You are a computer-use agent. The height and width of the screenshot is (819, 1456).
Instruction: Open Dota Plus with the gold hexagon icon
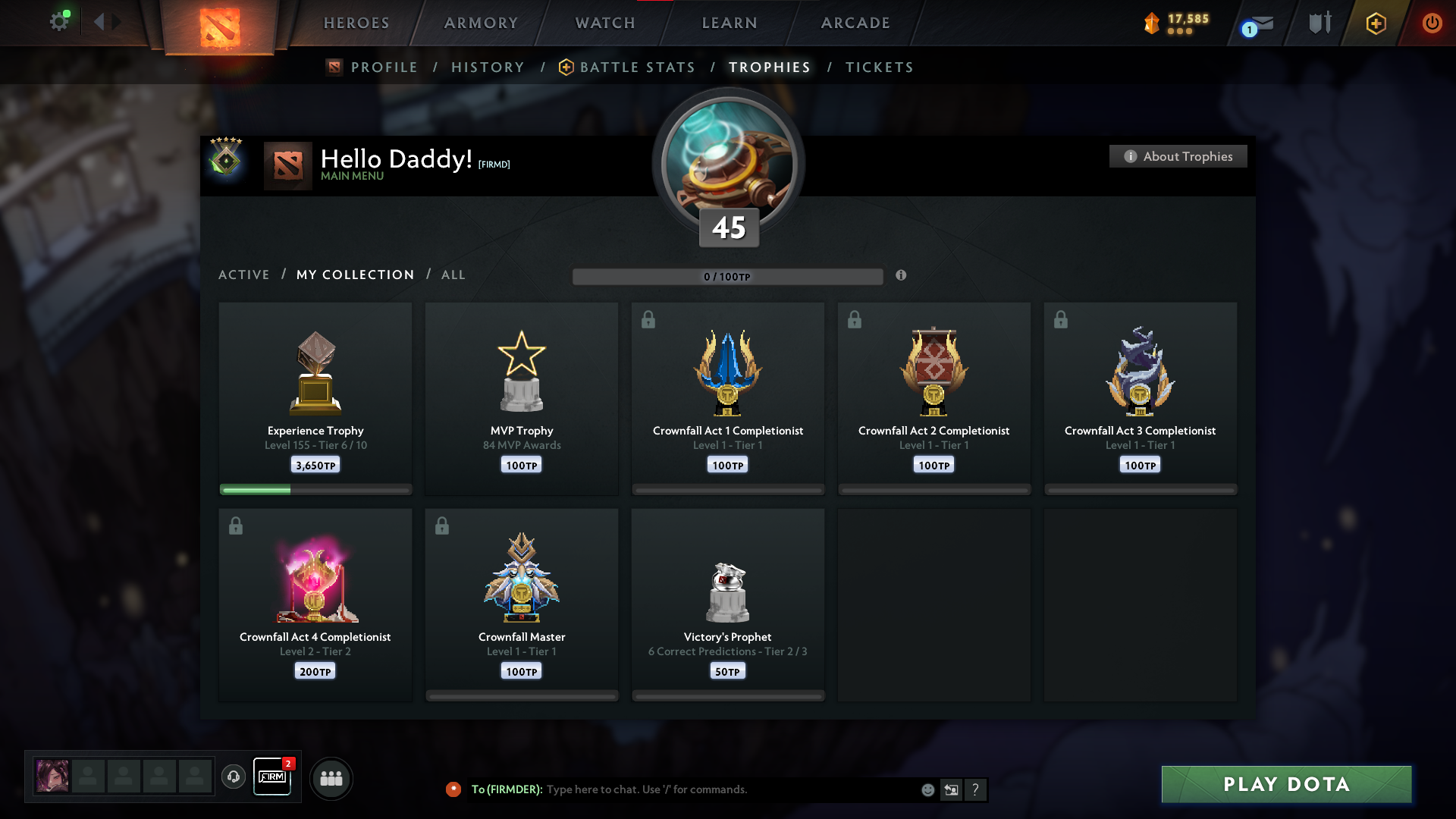1375,23
